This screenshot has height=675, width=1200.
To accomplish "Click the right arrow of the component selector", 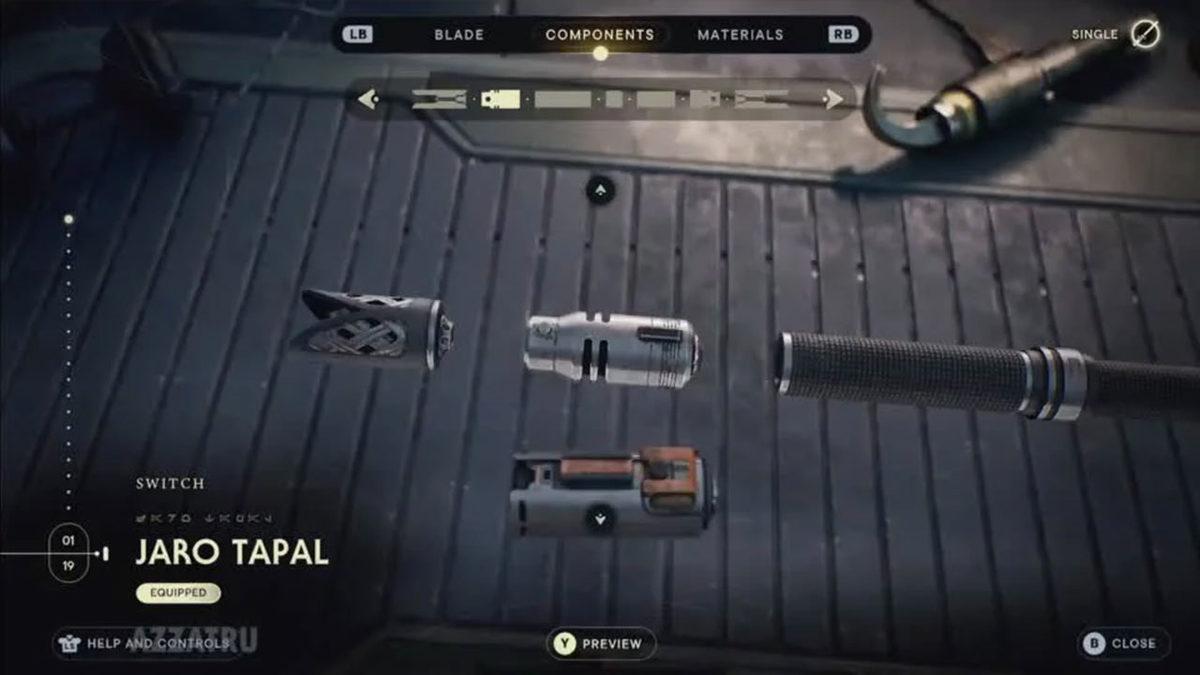I will click(832, 99).
